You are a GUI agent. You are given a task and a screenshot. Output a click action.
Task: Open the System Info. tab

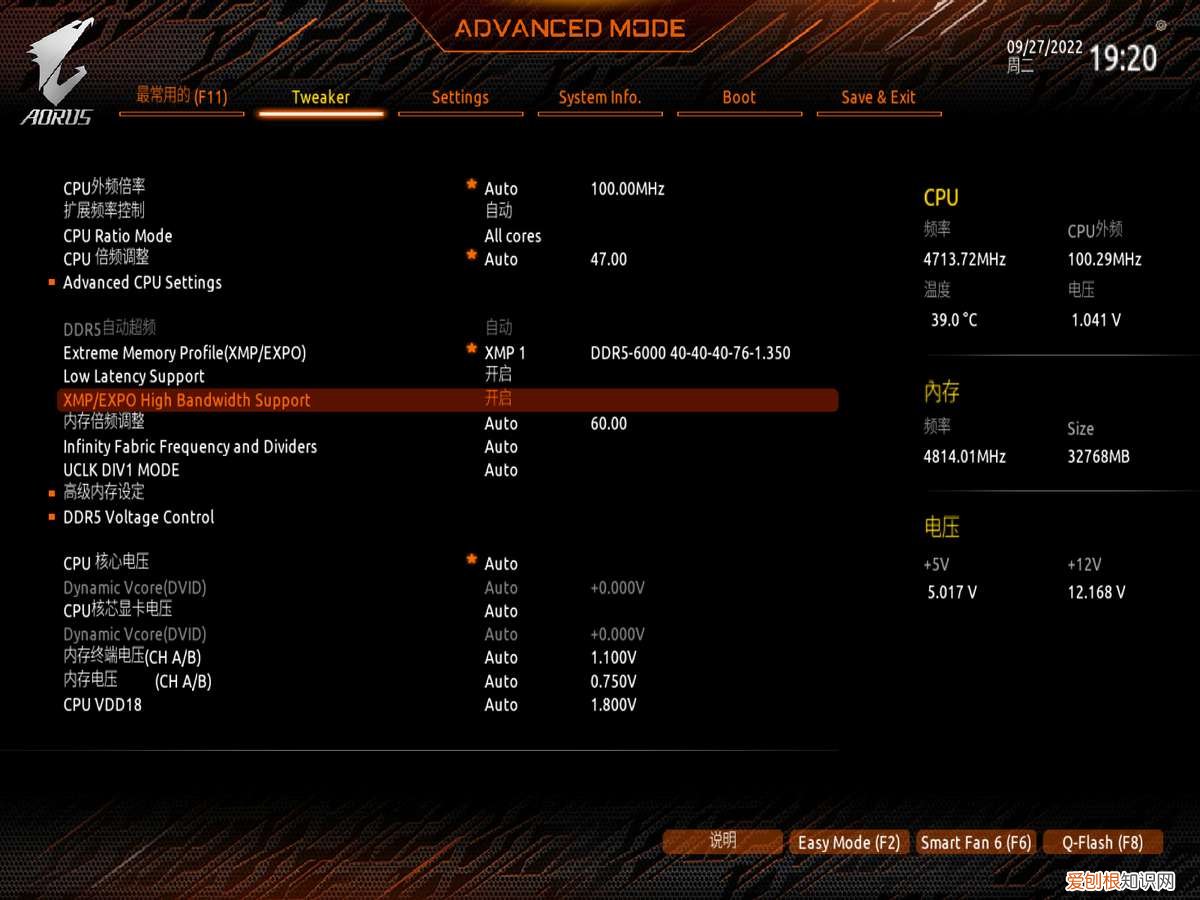coord(600,98)
